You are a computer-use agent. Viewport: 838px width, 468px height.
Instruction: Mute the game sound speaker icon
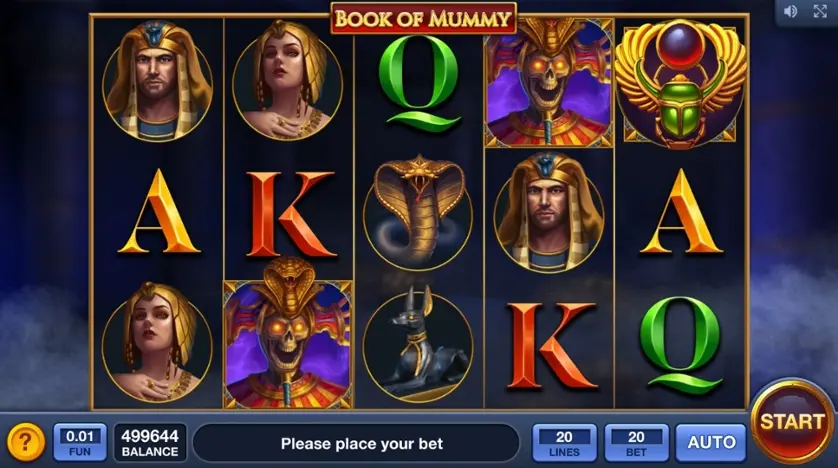[791, 11]
